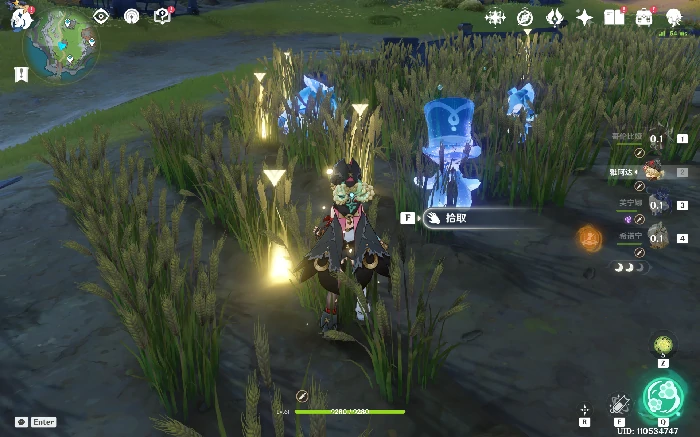This screenshot has width=700, height=437.
Task: Open the four-pointed star wish icon
Action: pos(584,17)
